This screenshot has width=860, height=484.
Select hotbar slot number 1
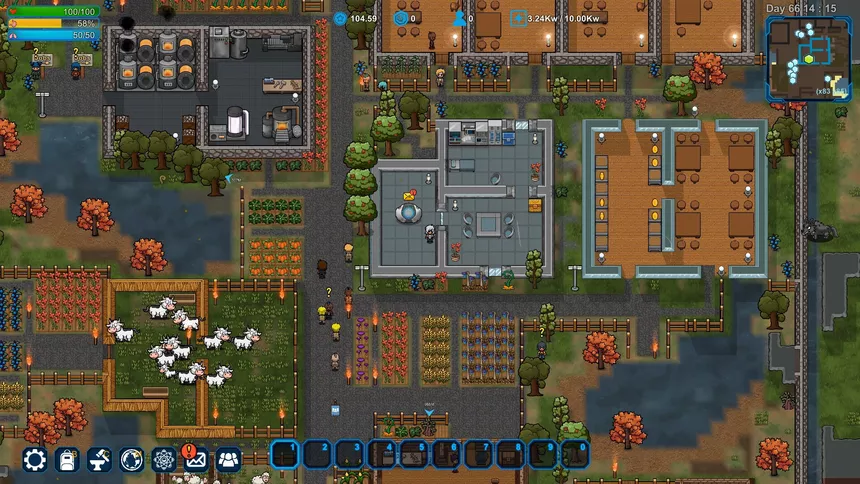click(x=285, y=455)
